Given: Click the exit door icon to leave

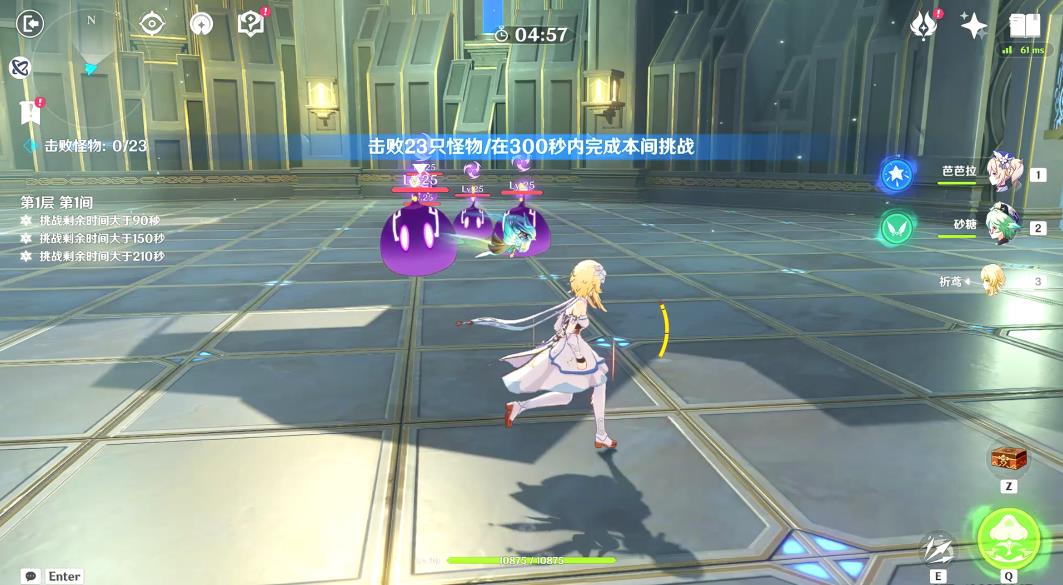Looking at the screenshot, I should [x=30, y=22].
